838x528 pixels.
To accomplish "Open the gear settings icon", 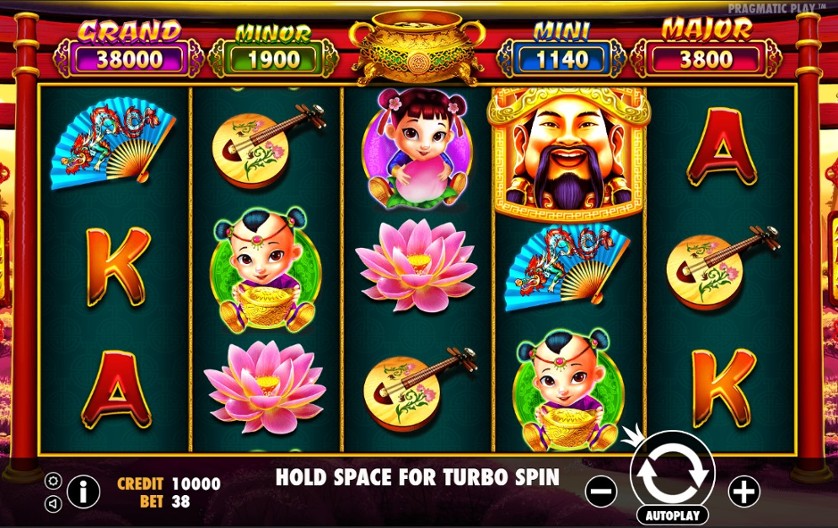I will (53, 480).
